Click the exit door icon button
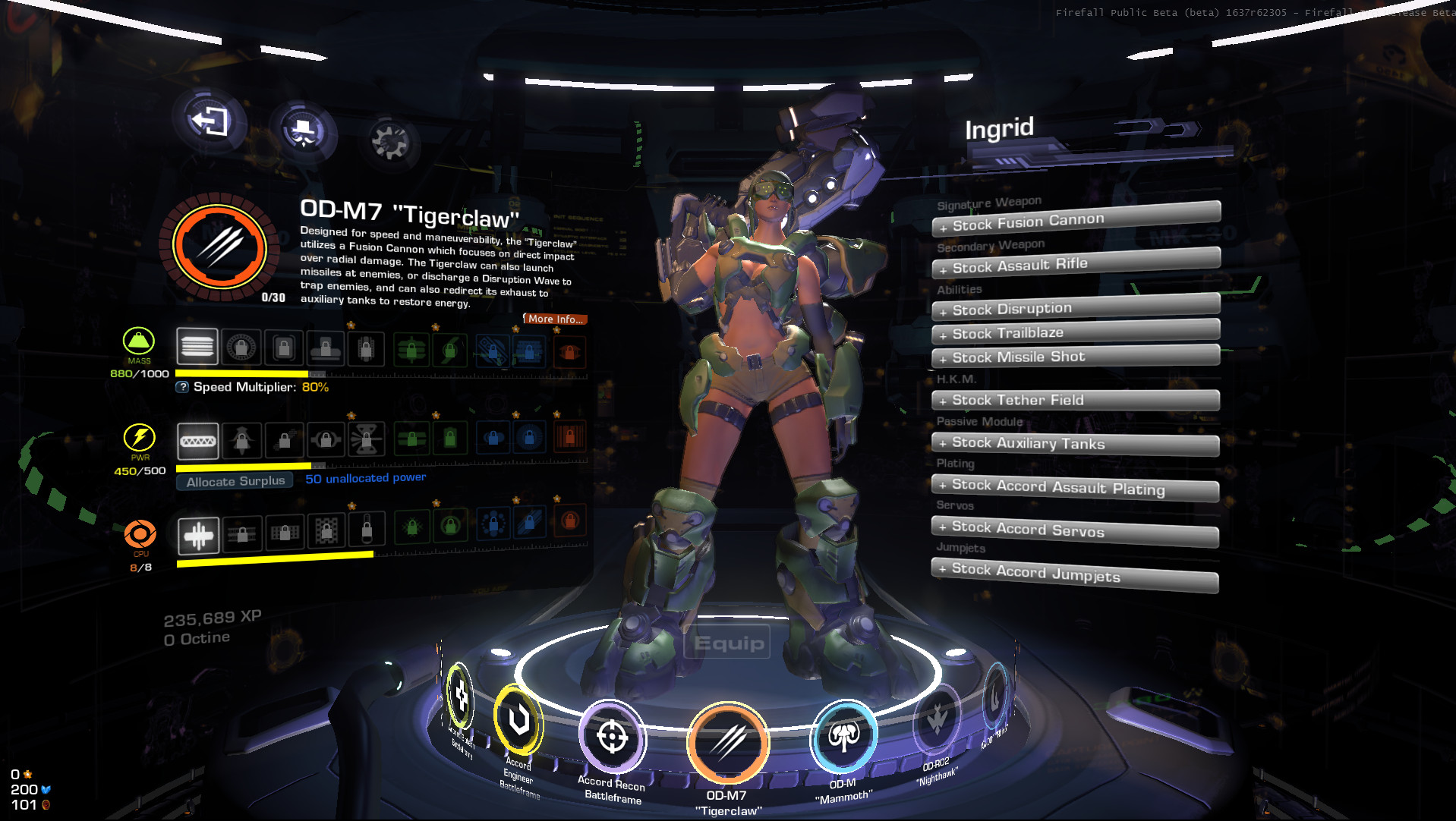Image resolution: width=1456 pixels, height=821 pixels. coord(210,121)
